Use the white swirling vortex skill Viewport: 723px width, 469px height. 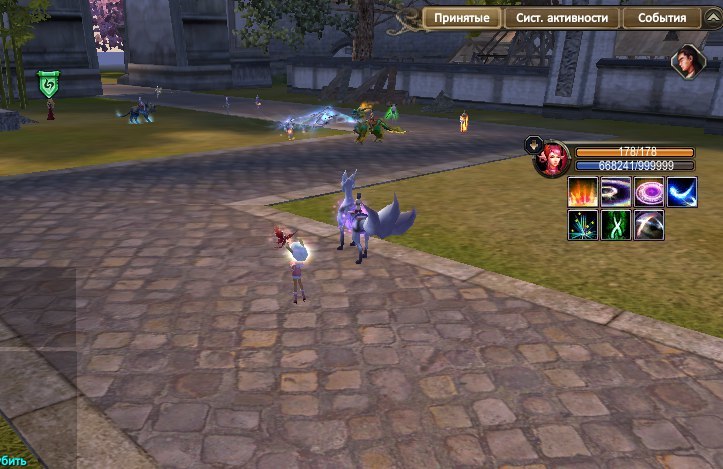[x=616, y=191]
